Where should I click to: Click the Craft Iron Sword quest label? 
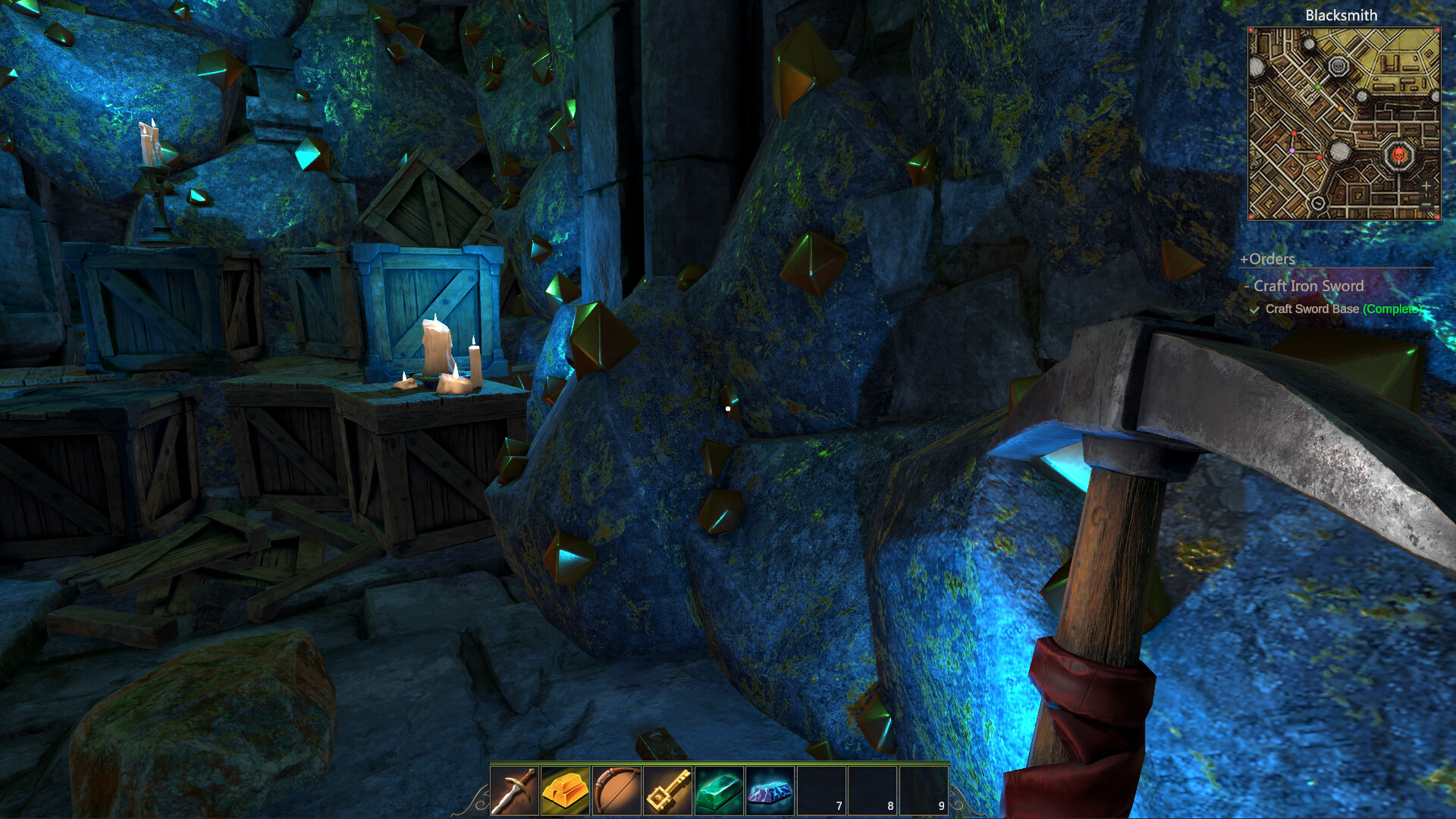[x=1309, y=287]
